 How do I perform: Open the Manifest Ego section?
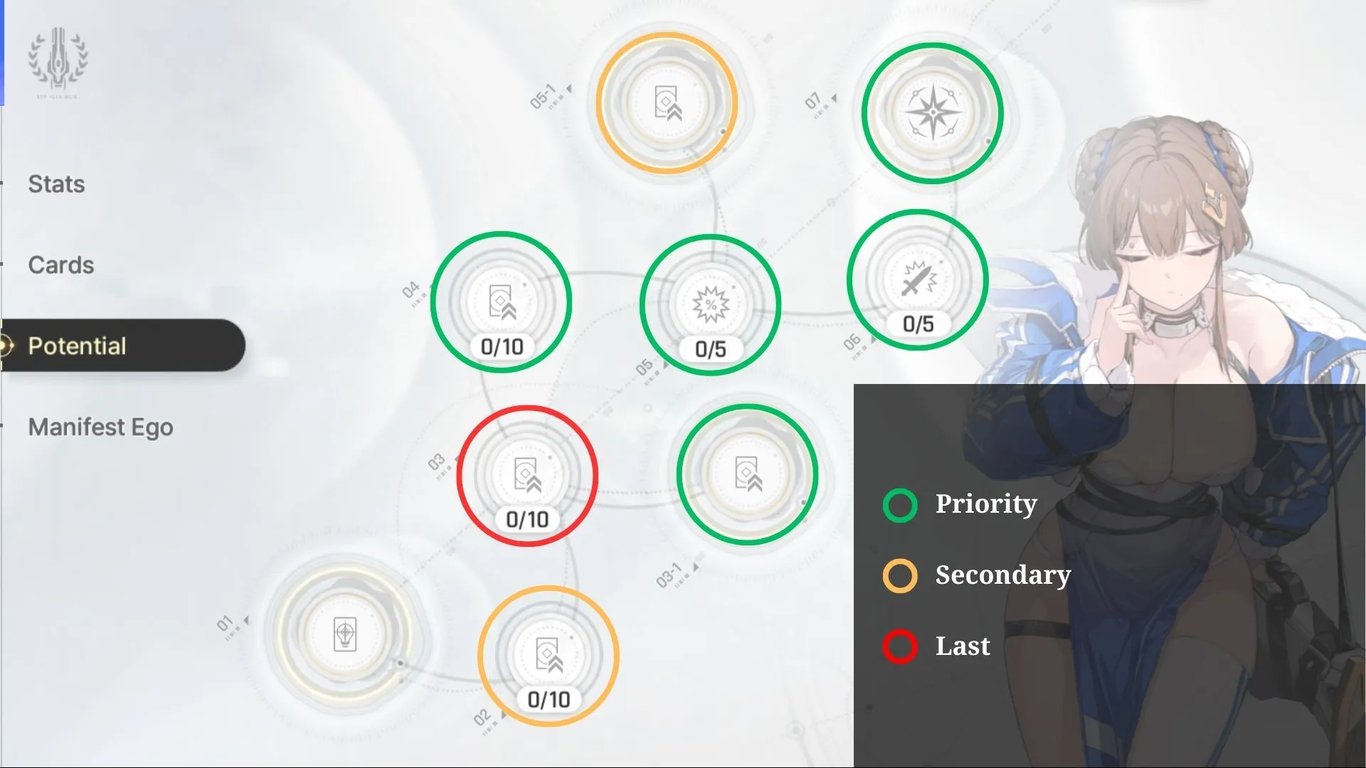point(100,427)
